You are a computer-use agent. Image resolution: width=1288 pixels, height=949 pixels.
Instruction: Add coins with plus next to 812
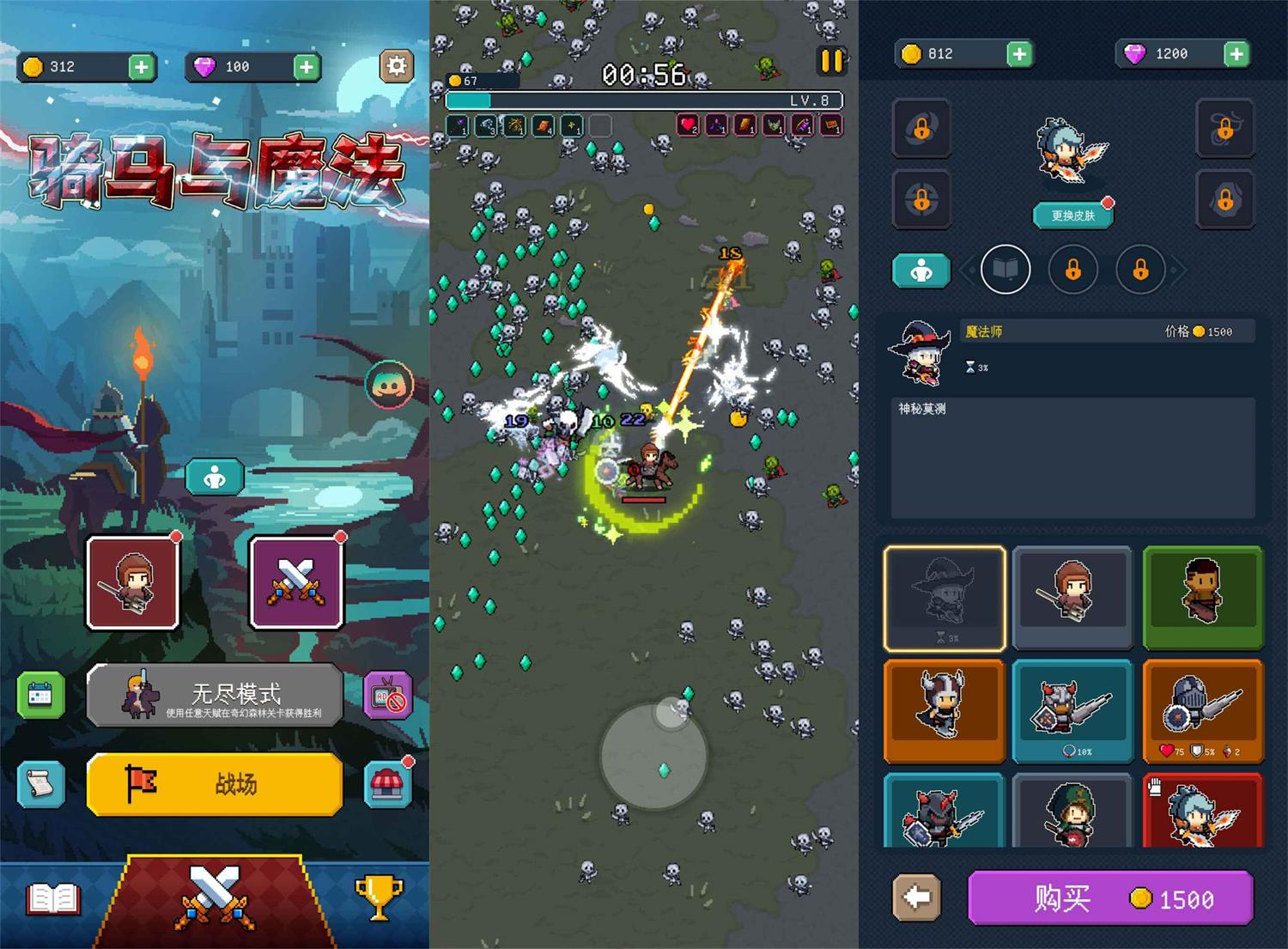pos(1018,54)
